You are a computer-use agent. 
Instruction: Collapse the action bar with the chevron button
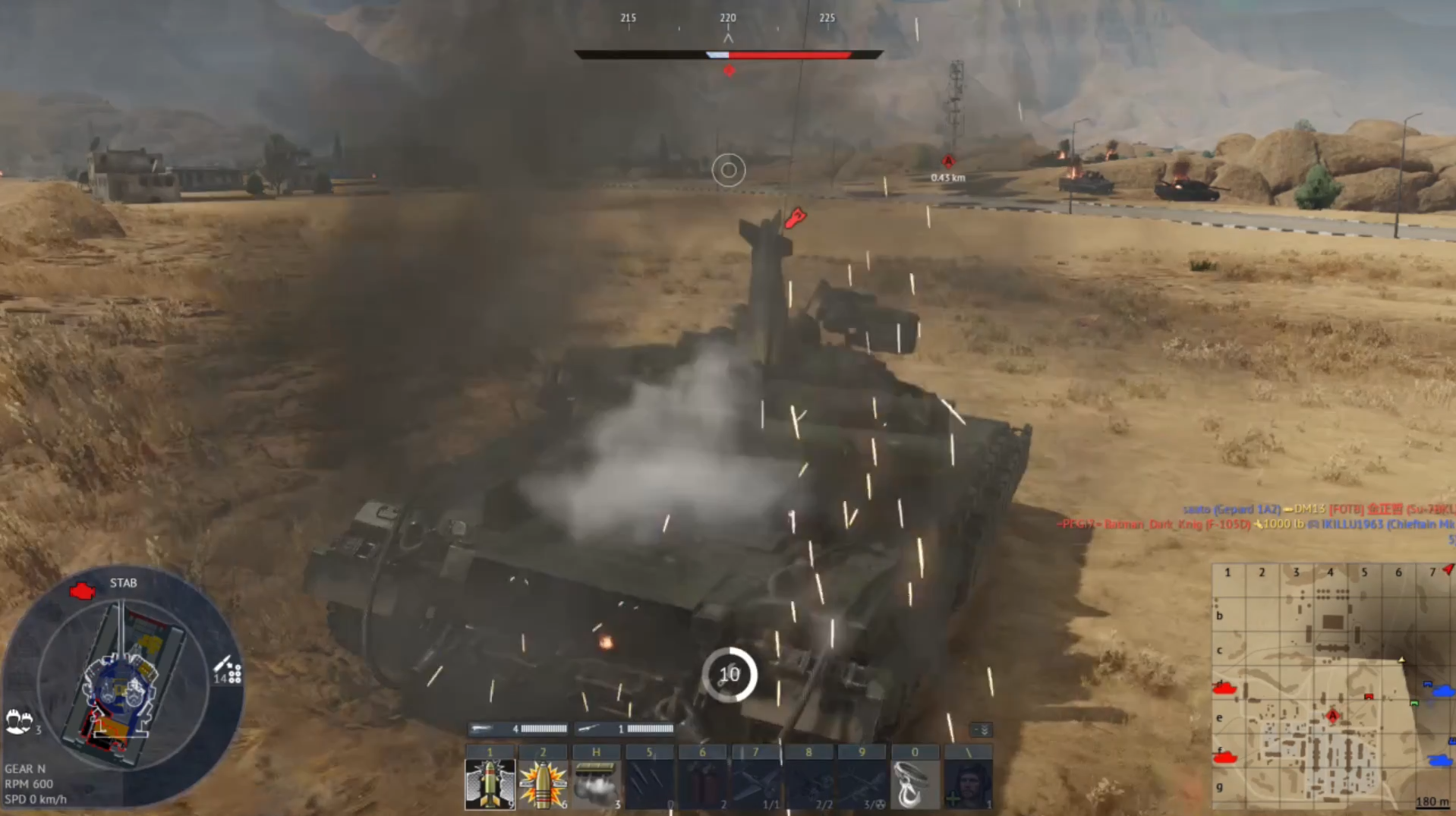(x=982, y=730)
